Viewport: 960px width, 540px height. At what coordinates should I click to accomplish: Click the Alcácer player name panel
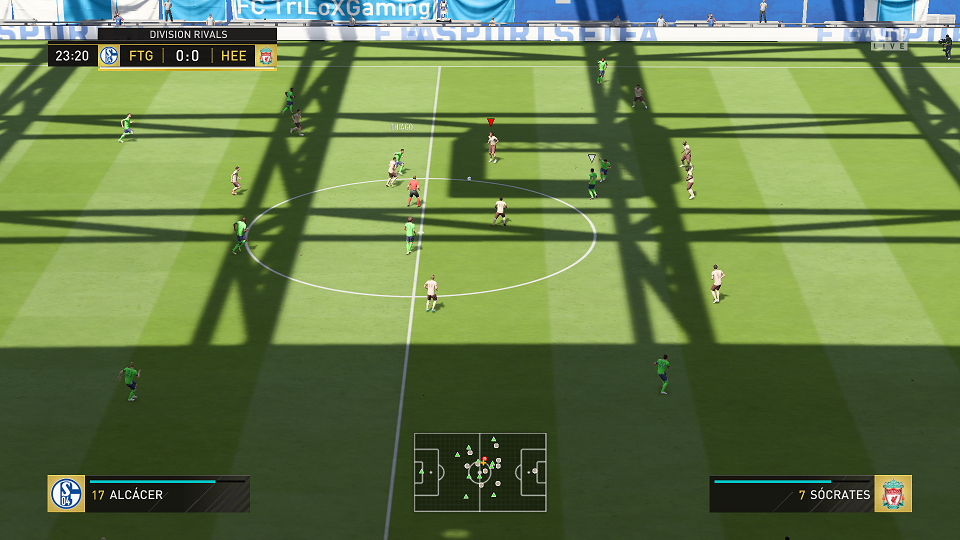click(167, 494)
